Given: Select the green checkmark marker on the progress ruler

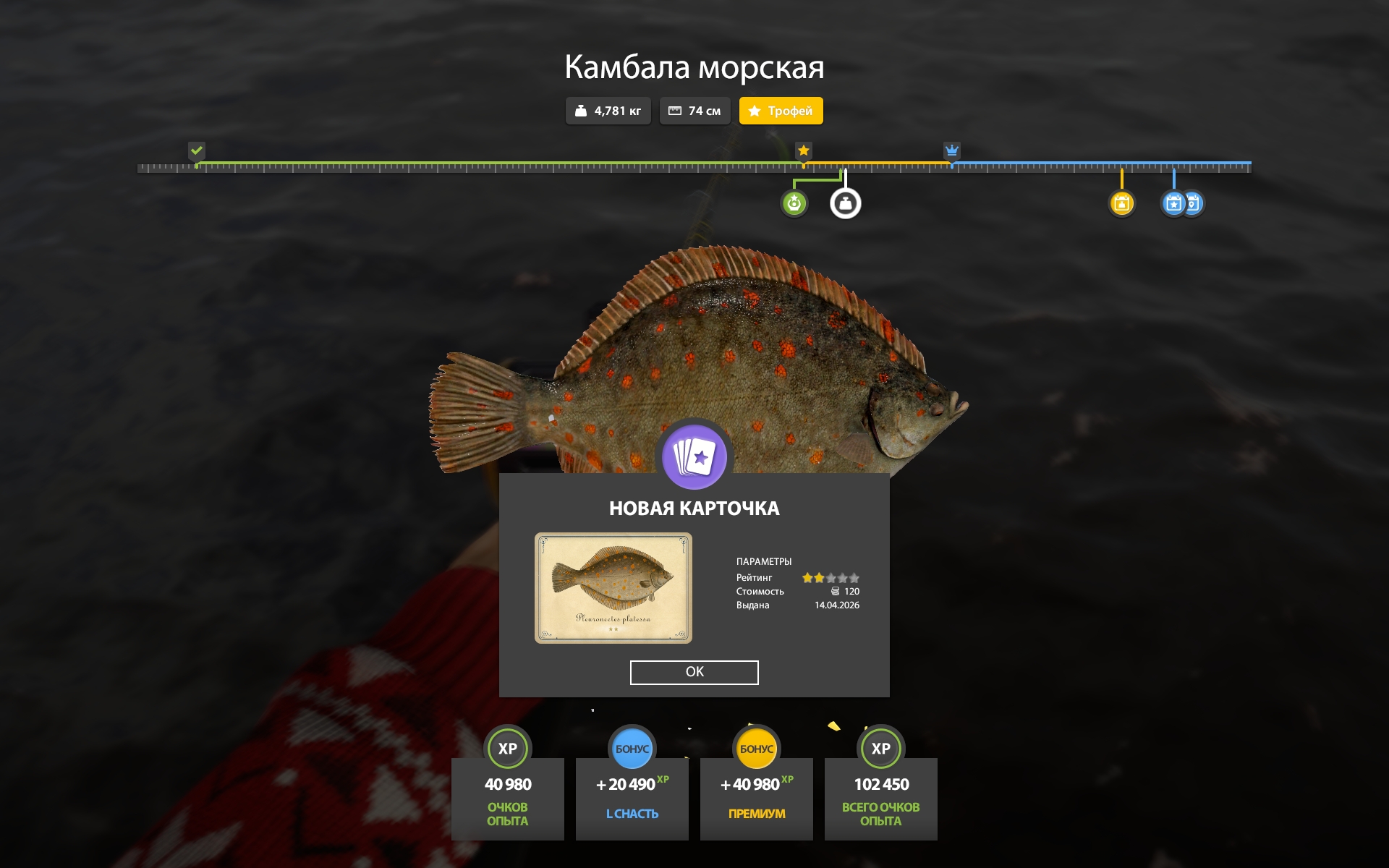Looking at the screenshot, I should [197, 151].
